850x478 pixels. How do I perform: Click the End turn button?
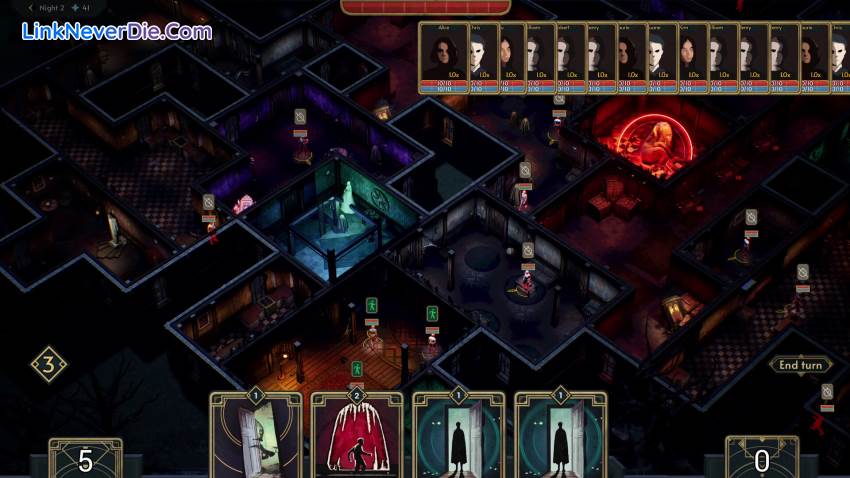(801, 365)
